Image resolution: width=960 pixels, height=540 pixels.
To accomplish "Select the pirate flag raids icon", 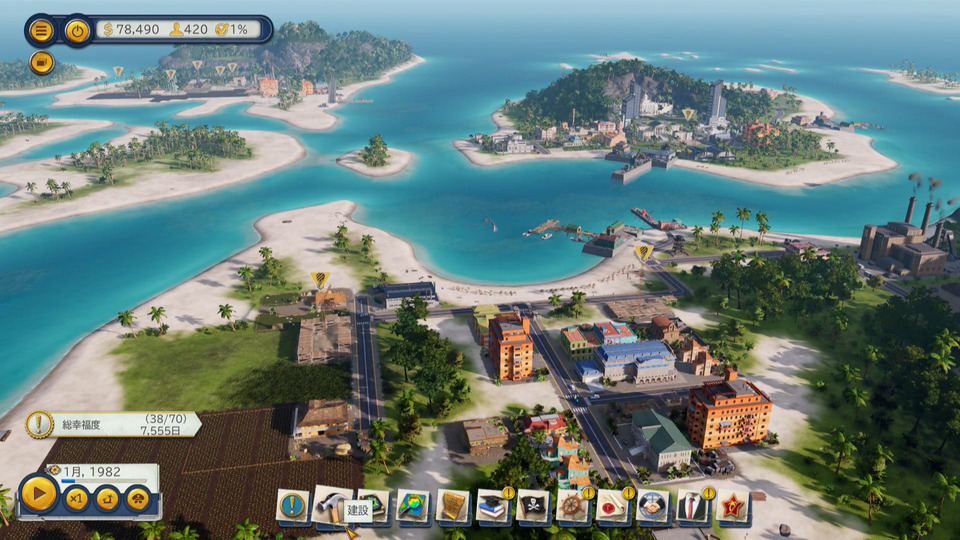I will (x=533, y=506).
